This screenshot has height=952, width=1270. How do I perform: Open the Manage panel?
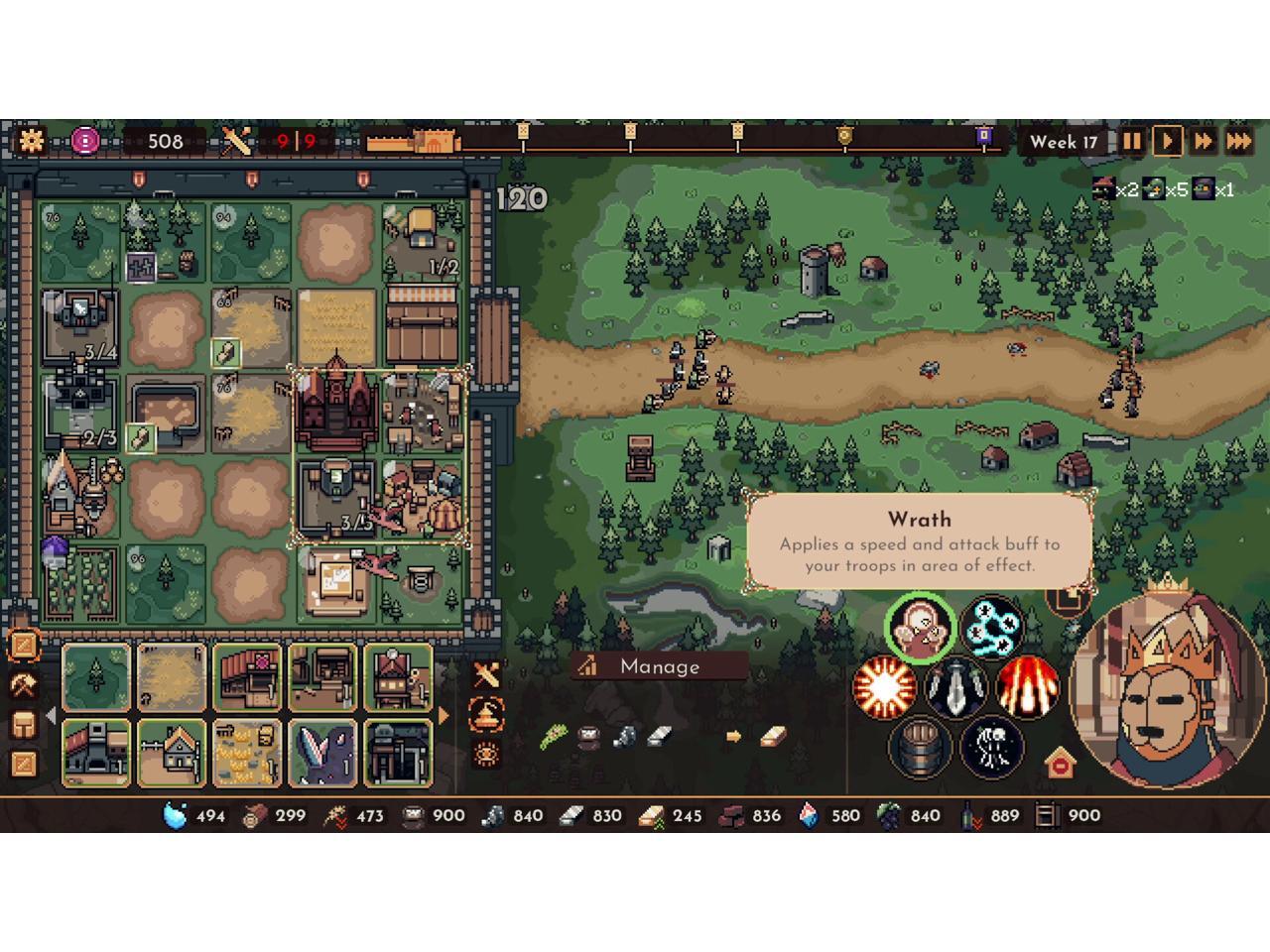click(x=659, y=666)
